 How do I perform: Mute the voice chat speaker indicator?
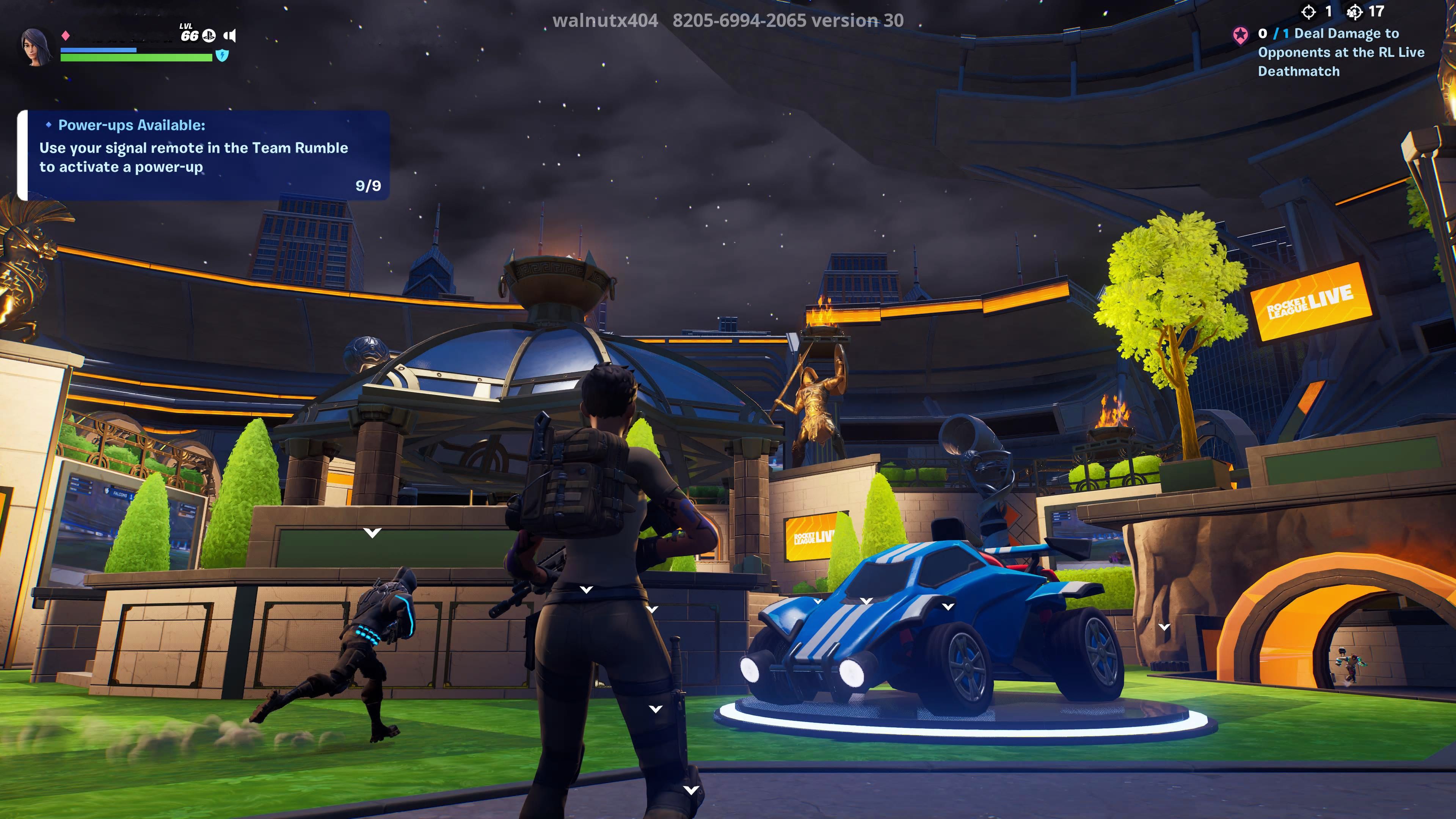tap(231, 36)
